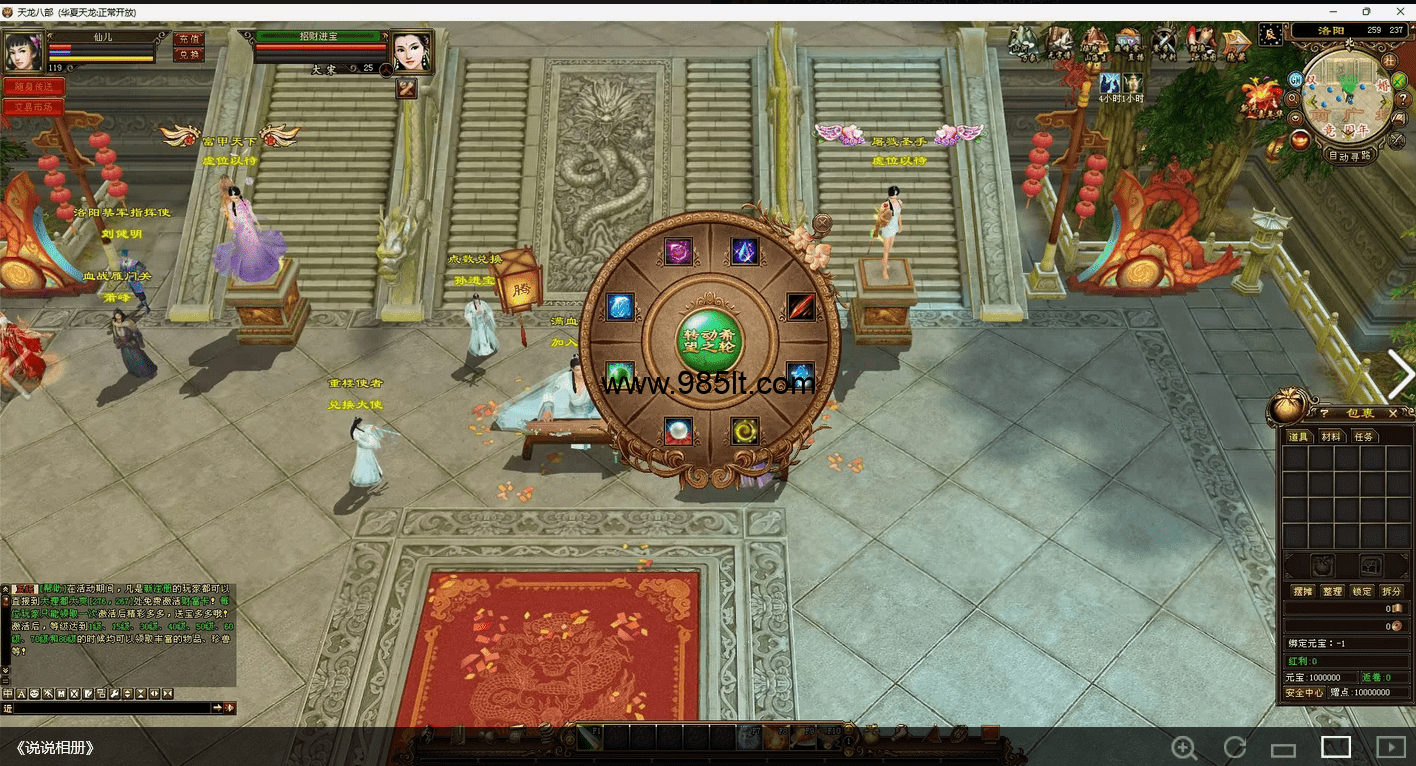Close the wheel of hope panel
The height and width of the screenshot is (766, 1416).
pos(822,222)
